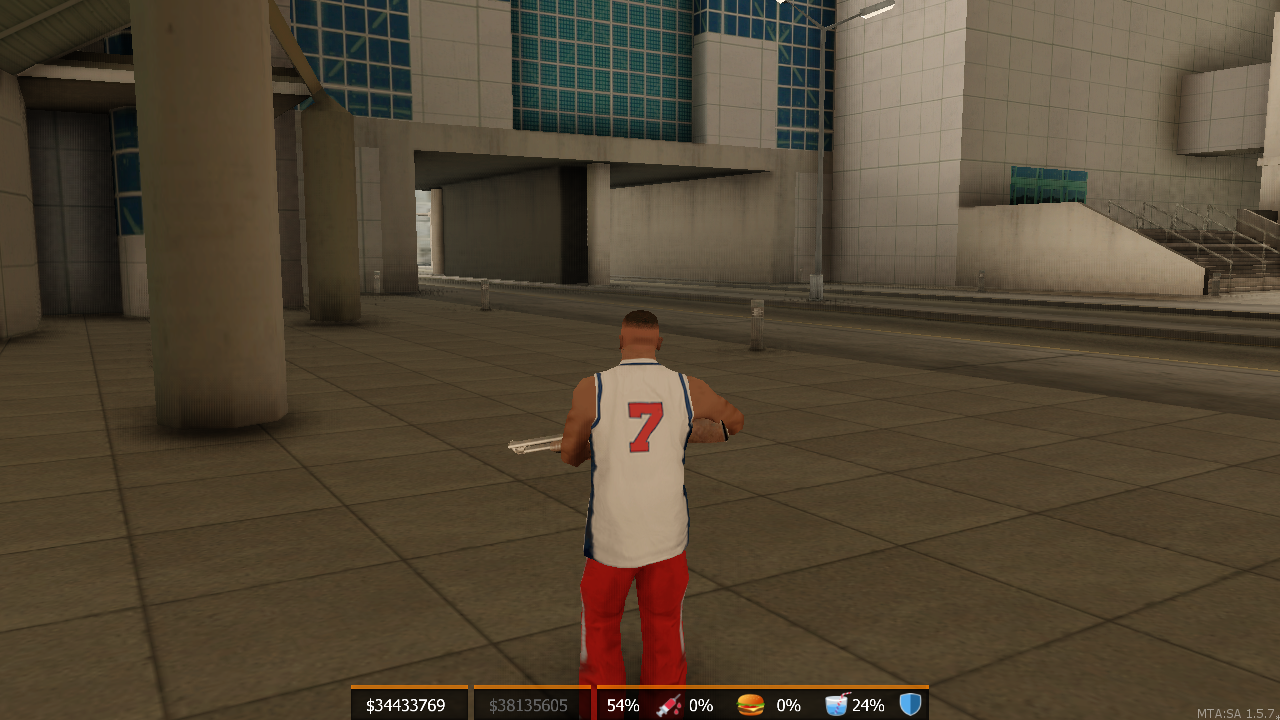
Task: Click the soda drink thirst icon
Action: click(836, 705)
